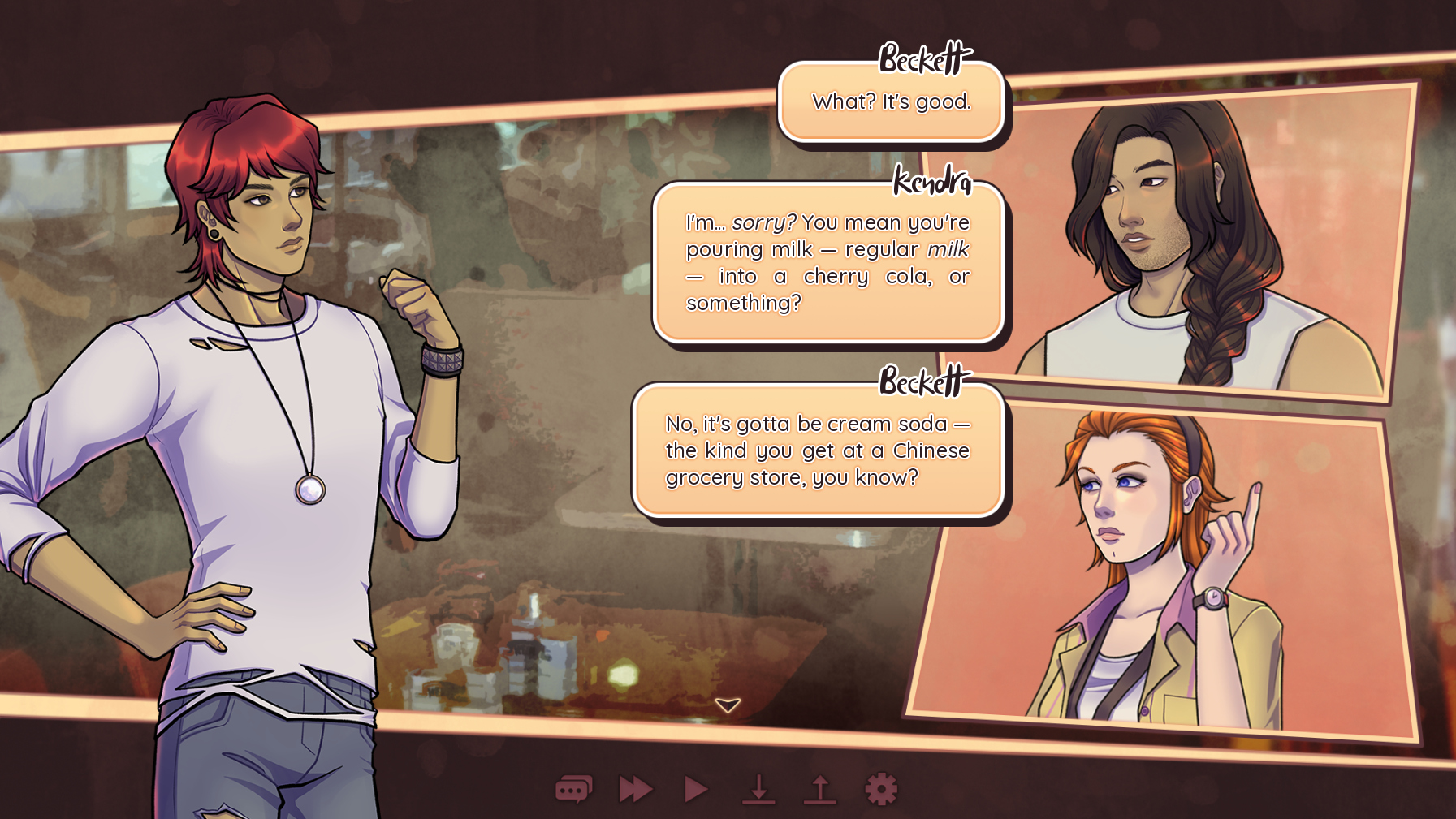This screenshot has height=819, width=1456.
Task: Save the game using the down-arrow icon
Action: pos(758,789)
